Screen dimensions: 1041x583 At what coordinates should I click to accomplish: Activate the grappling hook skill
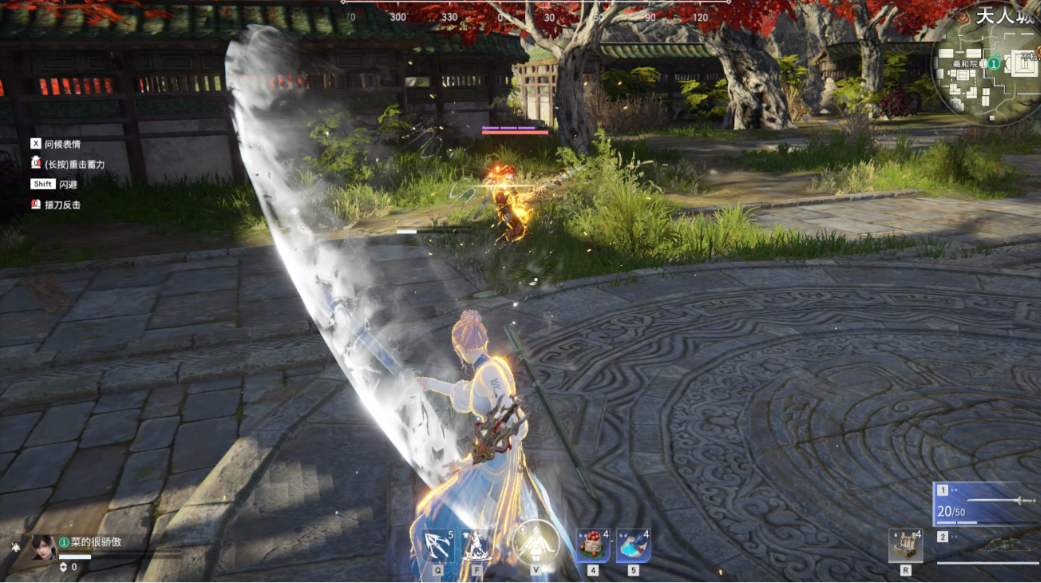coord(437,546)
